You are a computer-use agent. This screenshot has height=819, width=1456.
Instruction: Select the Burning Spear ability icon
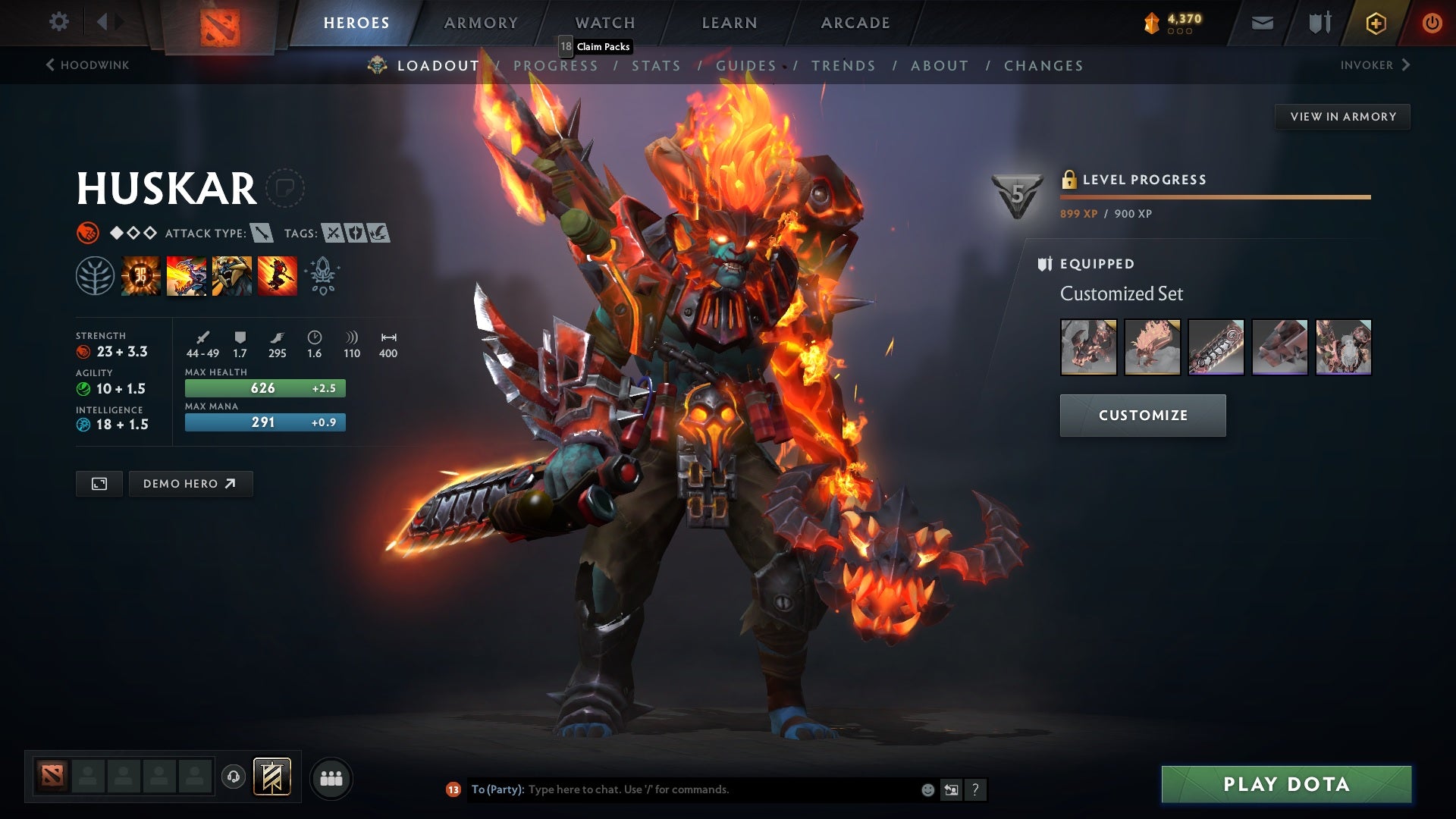[187, 275]
